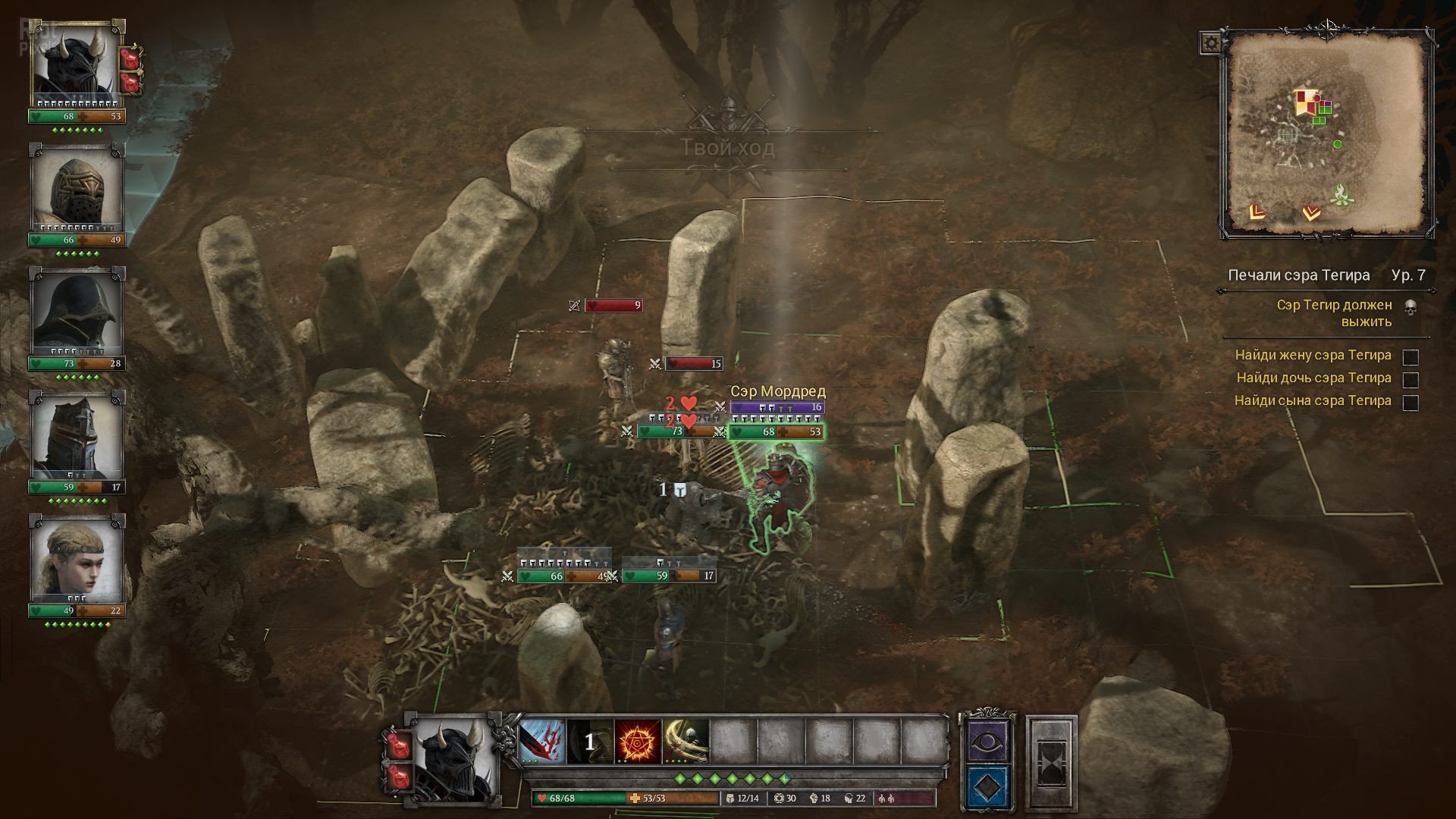The image size is (1456, 819).
Task: Click the campfire marker on the minimap
Action: pos(1339,195)
